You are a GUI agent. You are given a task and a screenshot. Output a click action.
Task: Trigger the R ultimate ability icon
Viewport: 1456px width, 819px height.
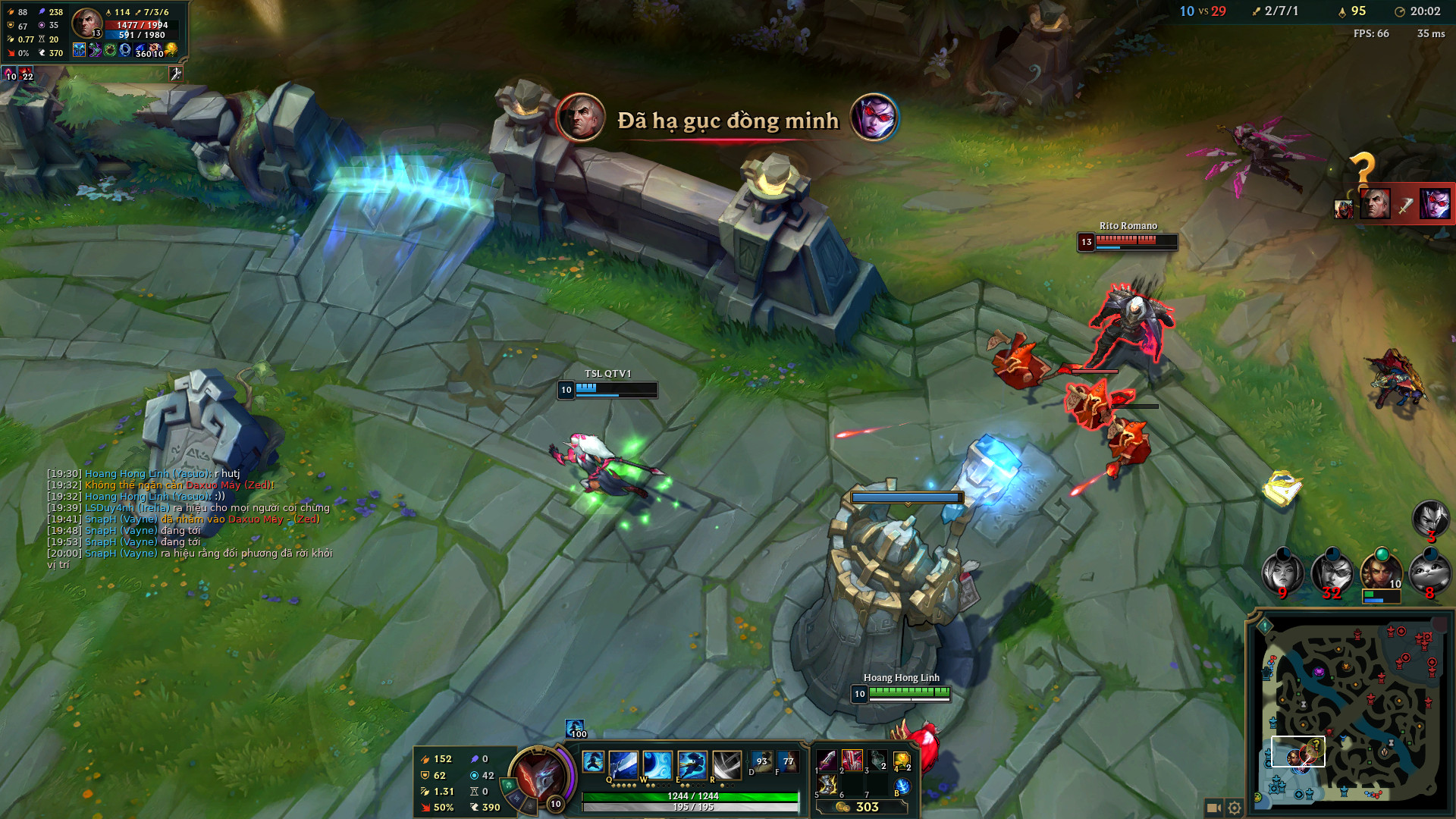click(726, 764)
